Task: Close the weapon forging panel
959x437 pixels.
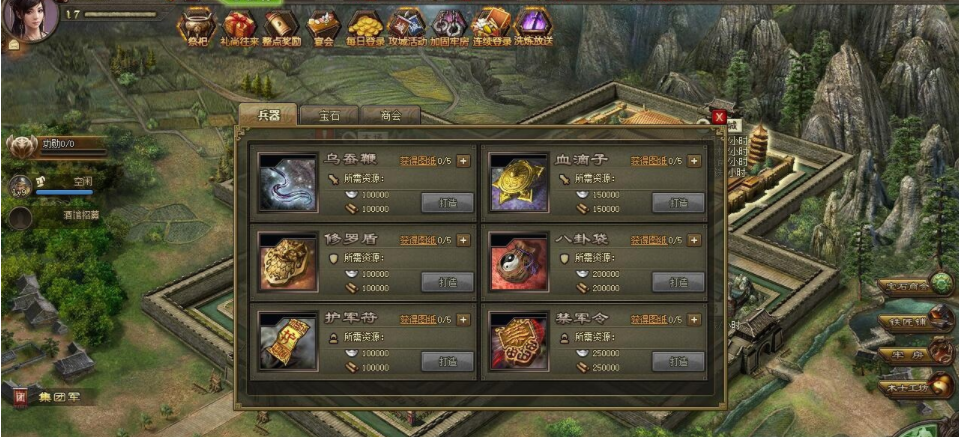Action: pyautogui.click(x=719, y=117)
